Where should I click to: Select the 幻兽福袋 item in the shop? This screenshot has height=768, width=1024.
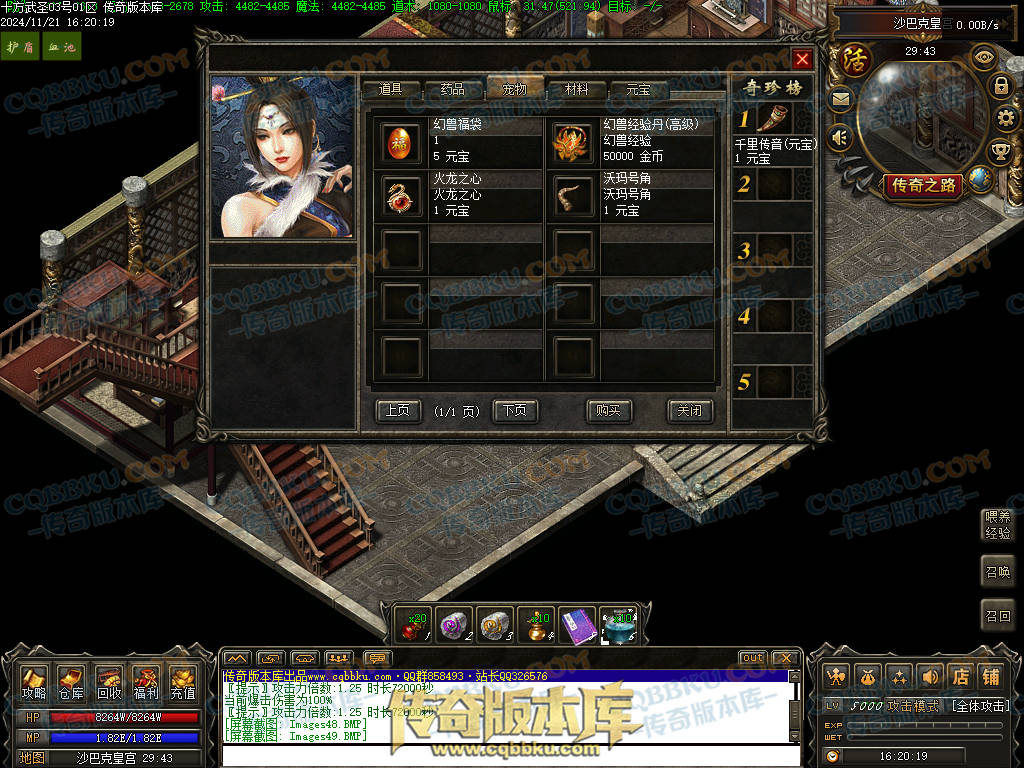[x=404, y=142]
